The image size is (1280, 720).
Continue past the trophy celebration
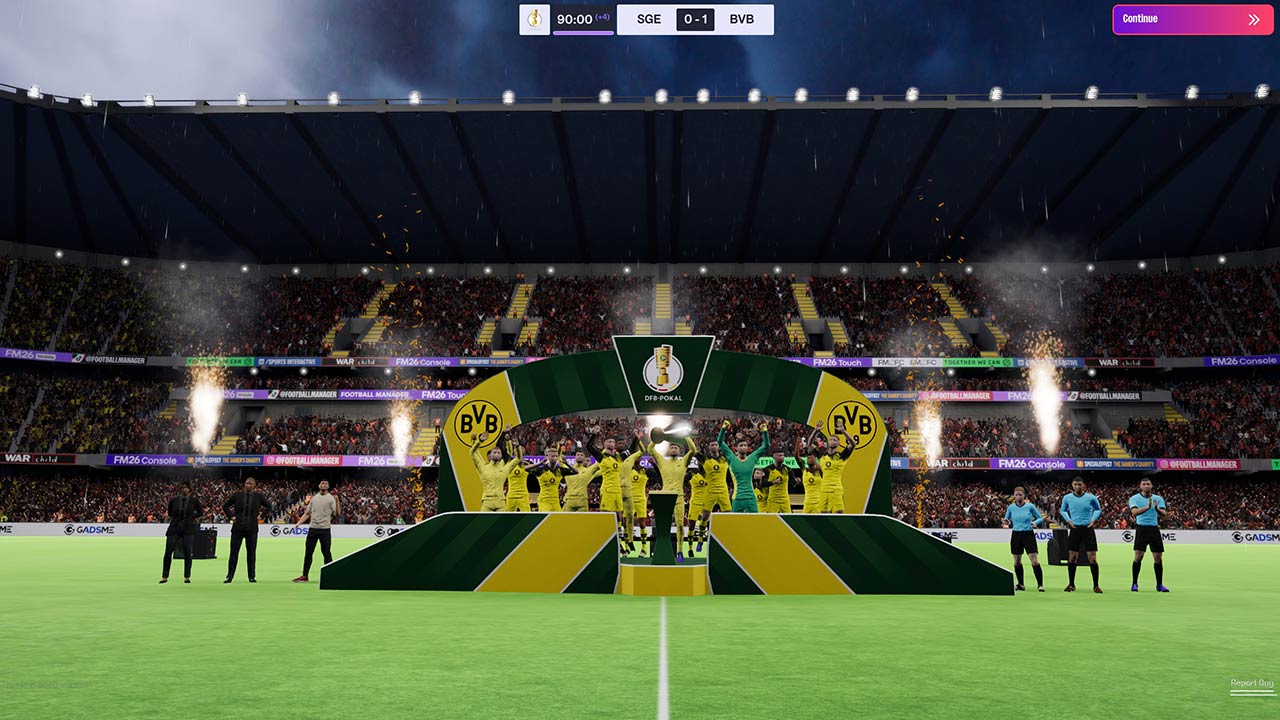point(1192,19)
